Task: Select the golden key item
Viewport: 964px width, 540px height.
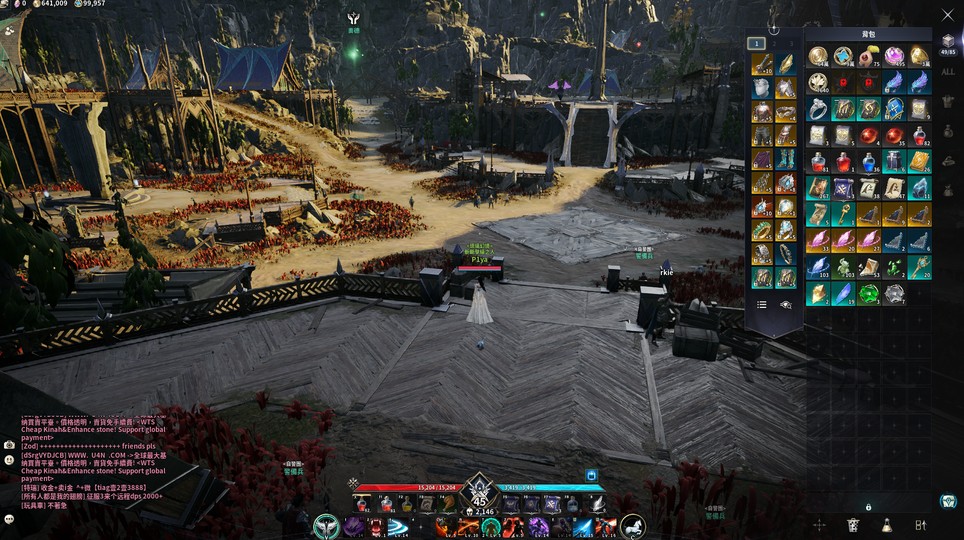Action: 844,213
